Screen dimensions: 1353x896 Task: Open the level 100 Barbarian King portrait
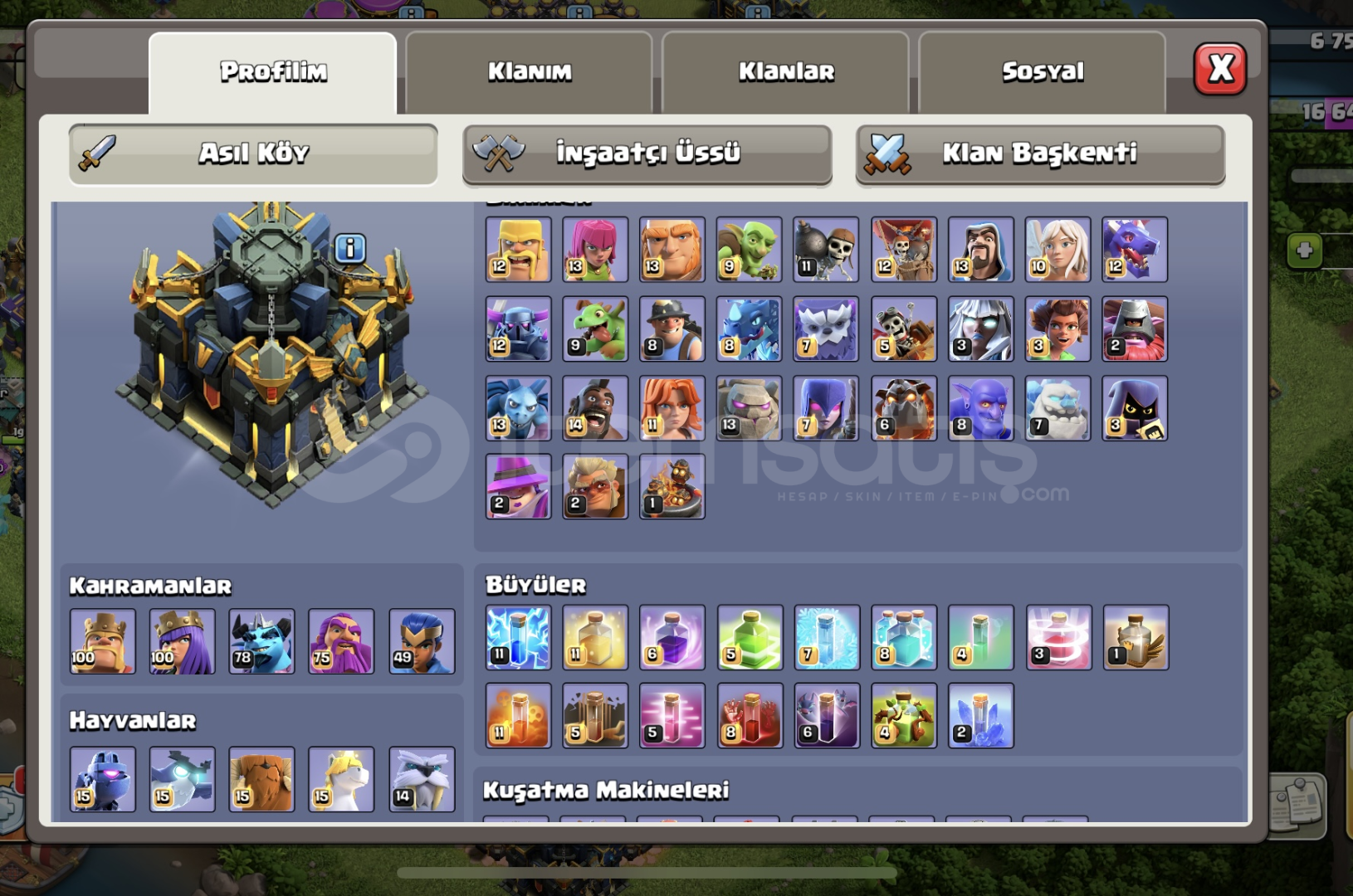102,640
